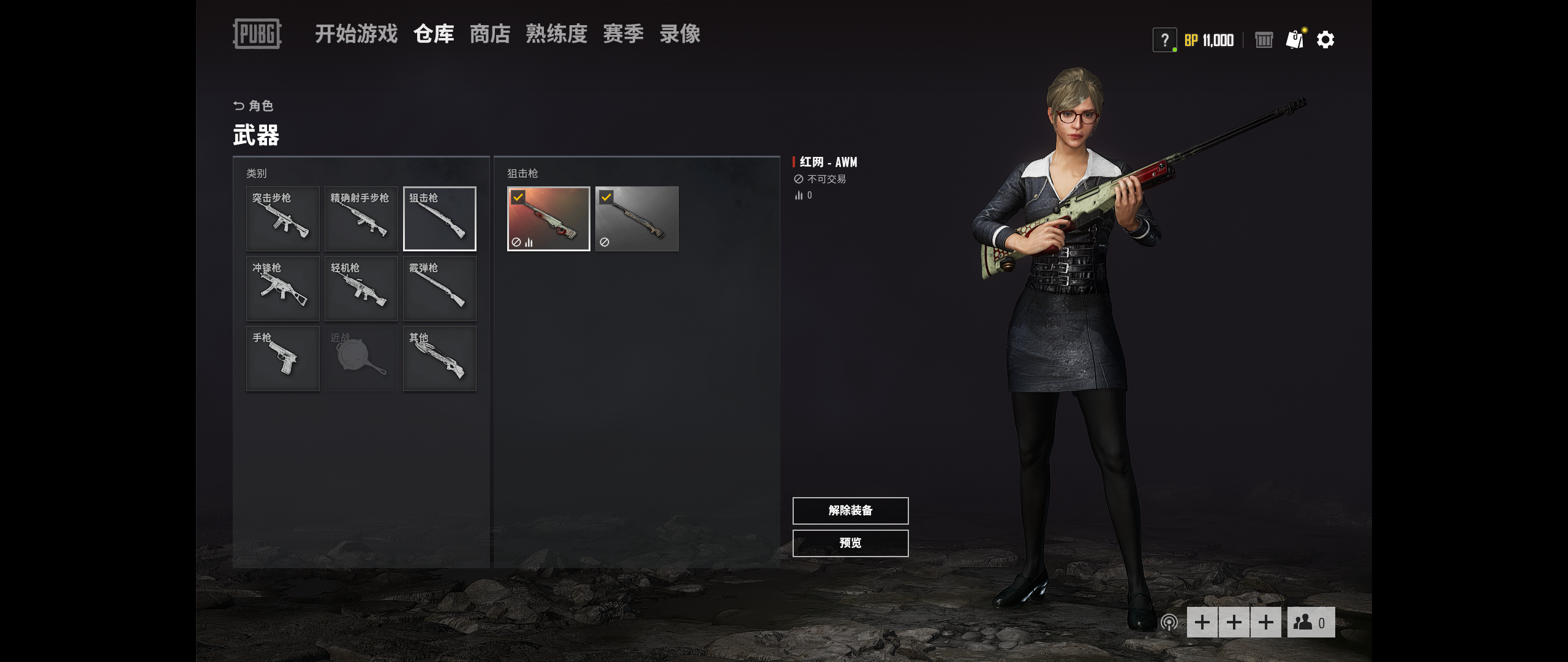Screen dimensions: 1568x662
Task: Open the question mark help icon
Action: [1164, 40]
